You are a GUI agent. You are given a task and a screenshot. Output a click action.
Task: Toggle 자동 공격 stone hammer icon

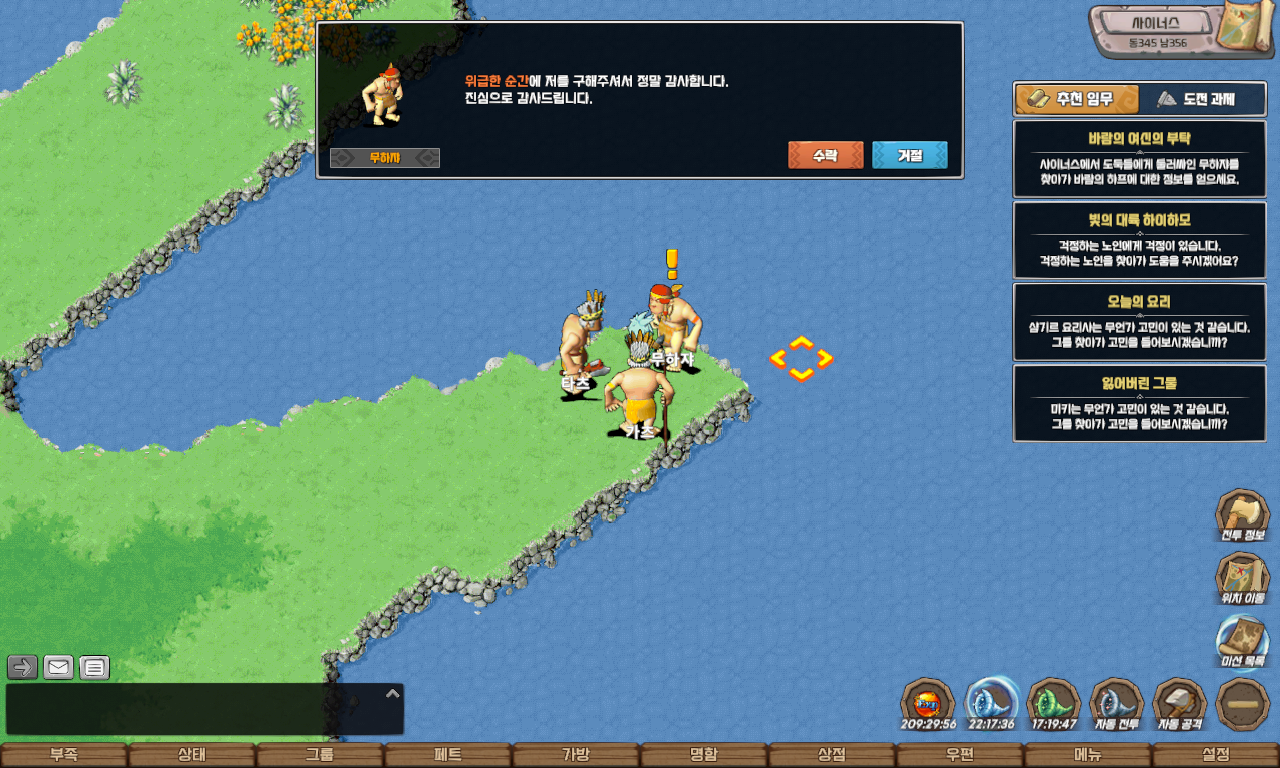(x=1180, y=703)
